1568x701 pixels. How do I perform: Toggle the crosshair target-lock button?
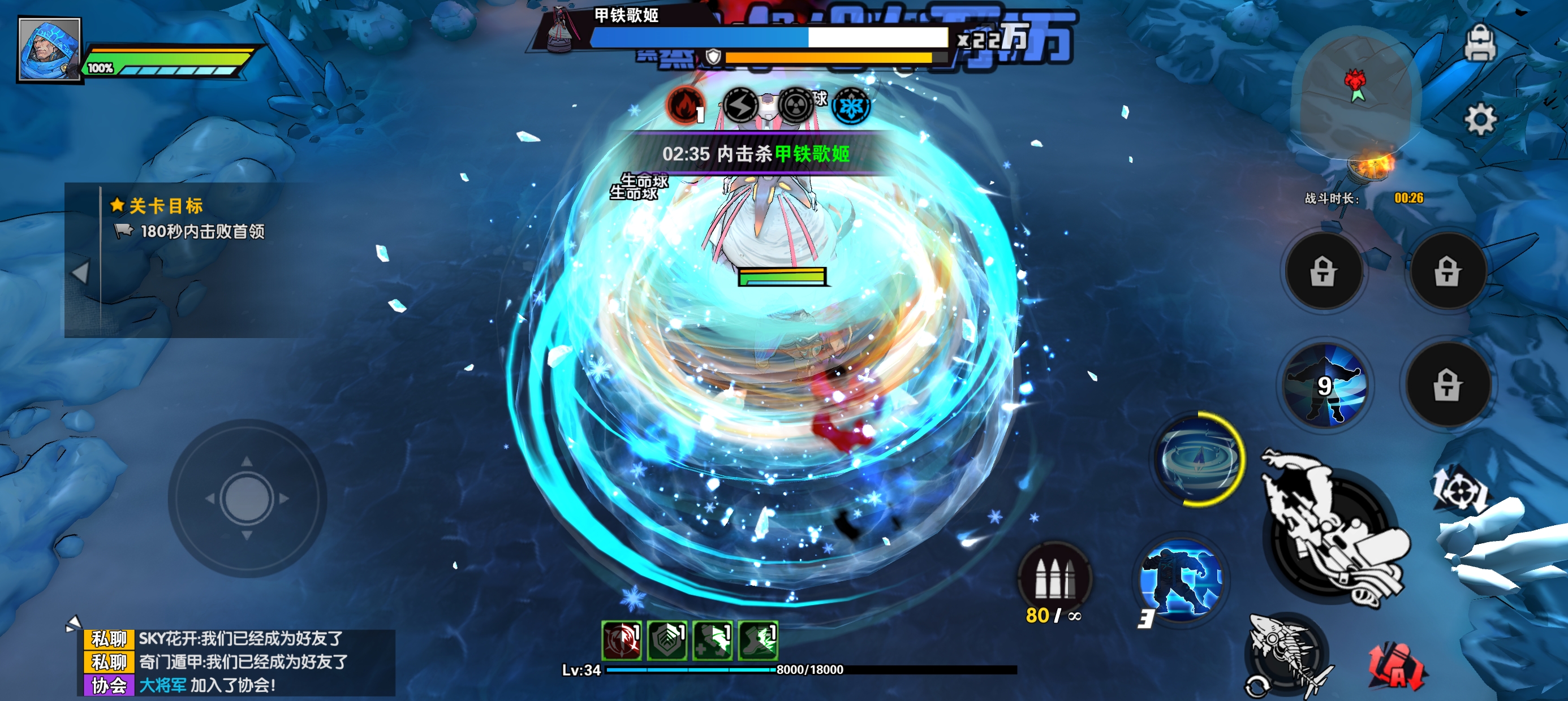(1459, 490)
